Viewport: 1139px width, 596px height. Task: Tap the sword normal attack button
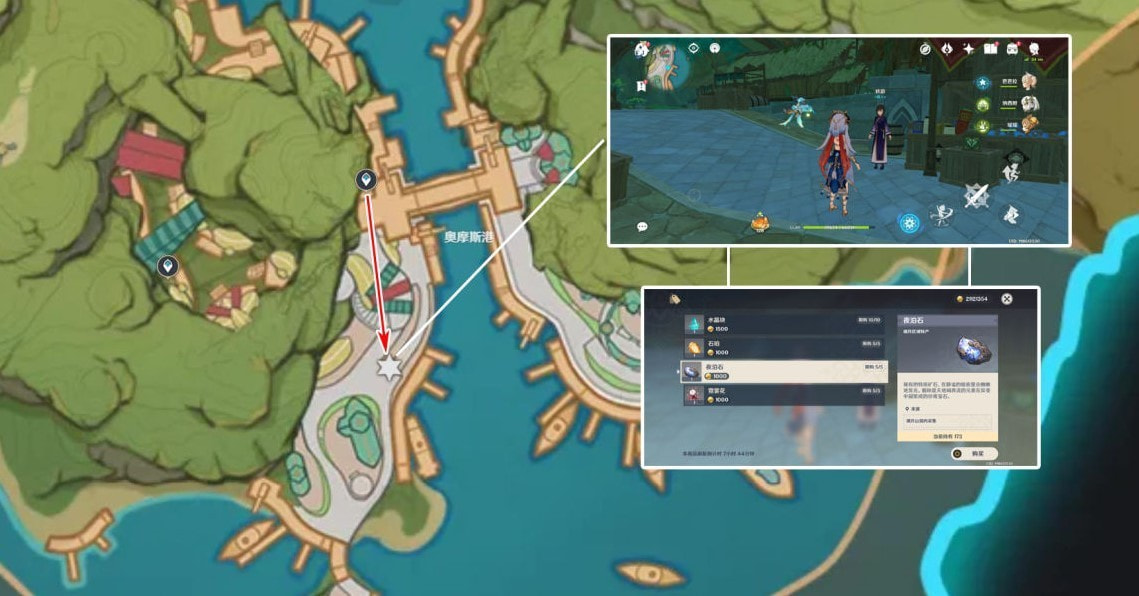(x=976, y=195)
